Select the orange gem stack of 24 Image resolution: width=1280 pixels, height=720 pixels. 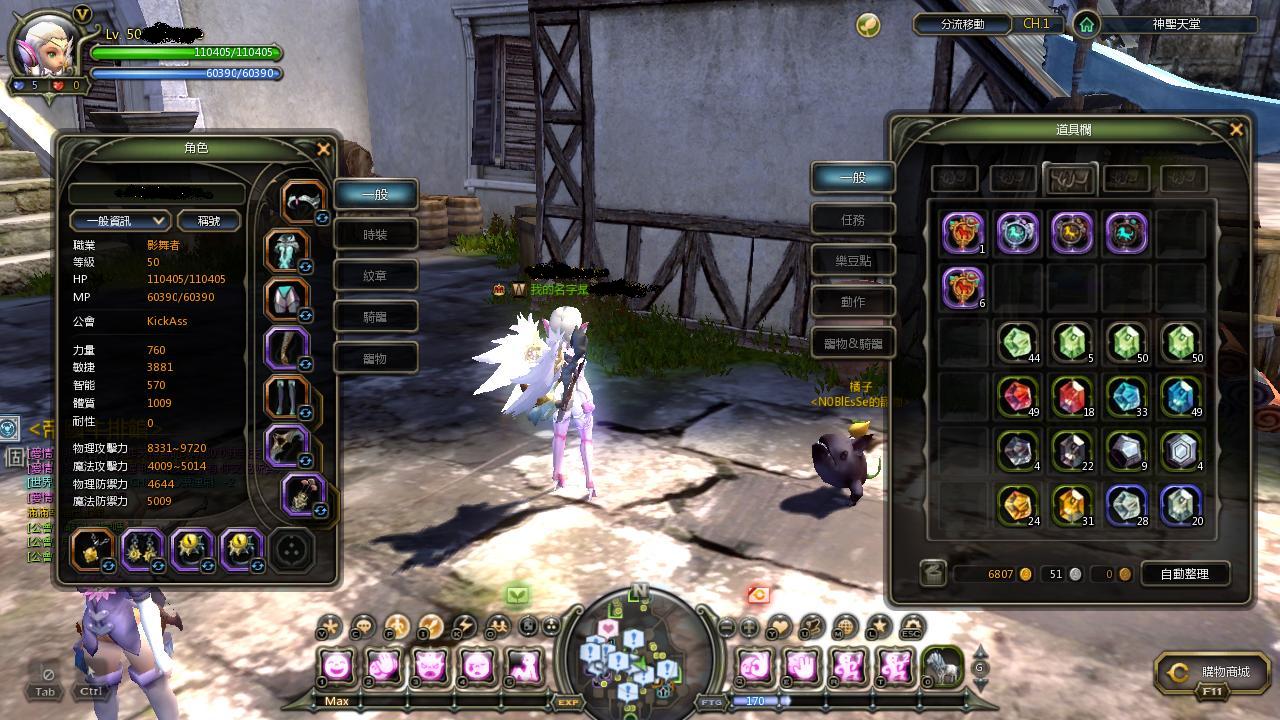pos(1018,504)
